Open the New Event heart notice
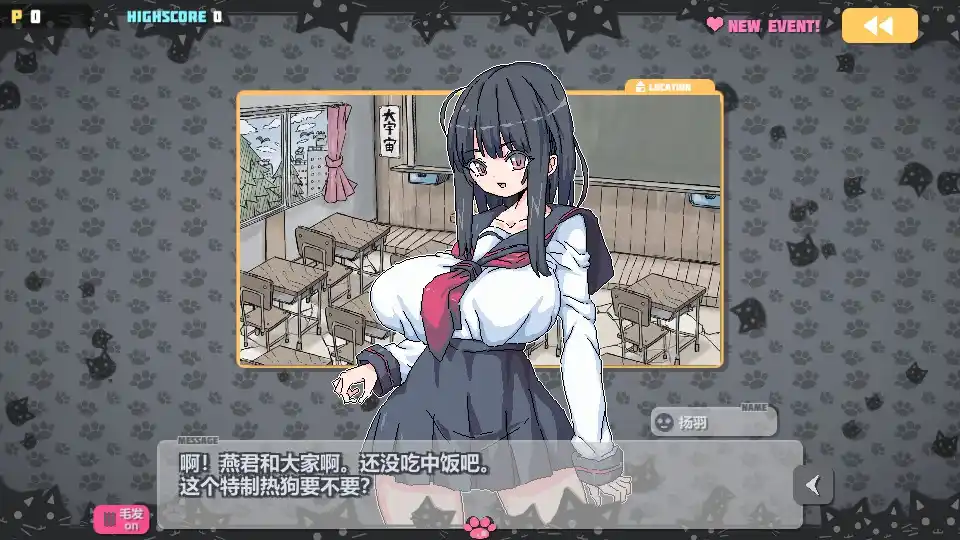Viewport: 960px width, 540px height. point(764,26)
